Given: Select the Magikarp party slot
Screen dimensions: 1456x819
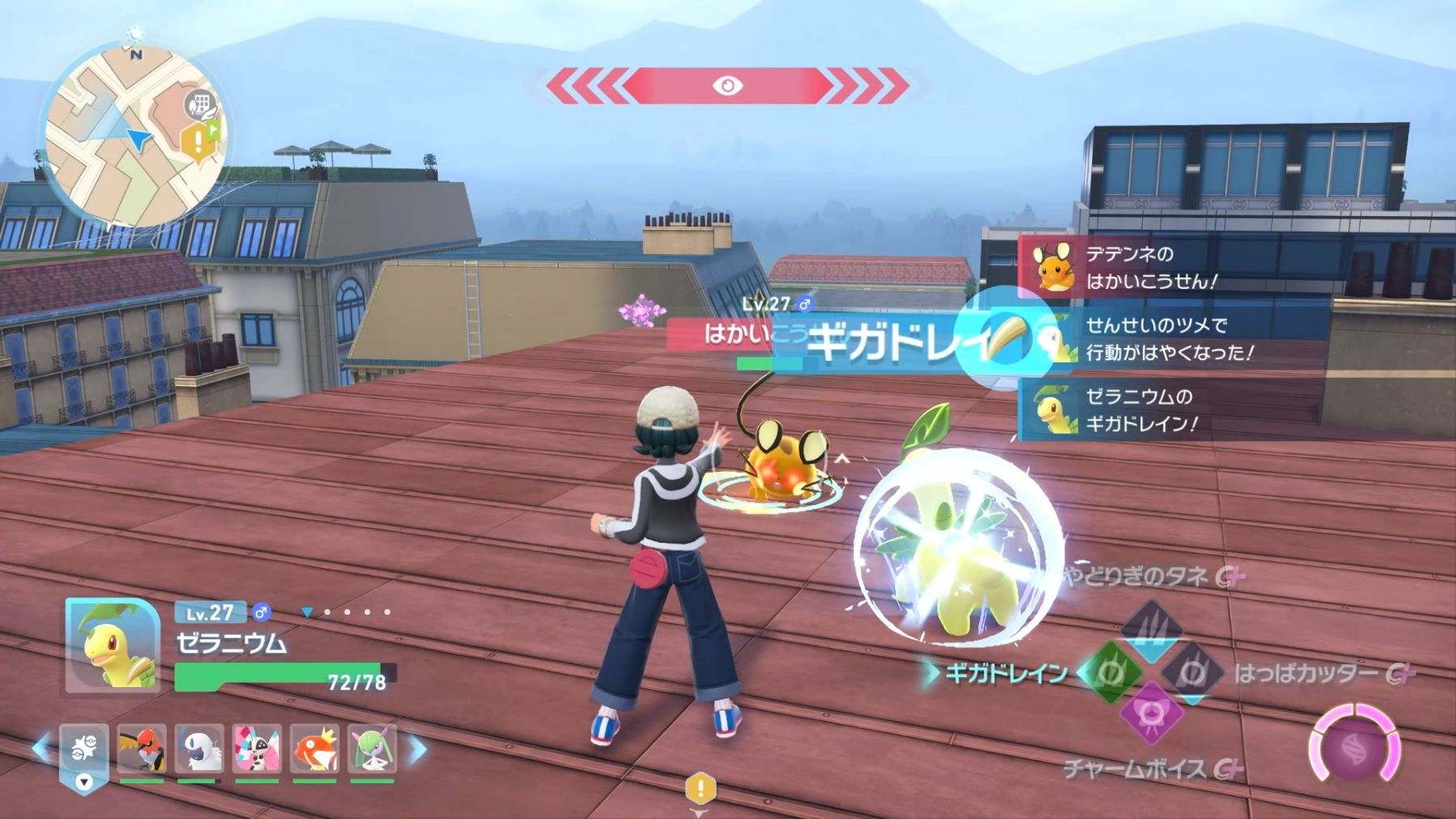Looking at the screenshot, I should click(x=315, y=749).
